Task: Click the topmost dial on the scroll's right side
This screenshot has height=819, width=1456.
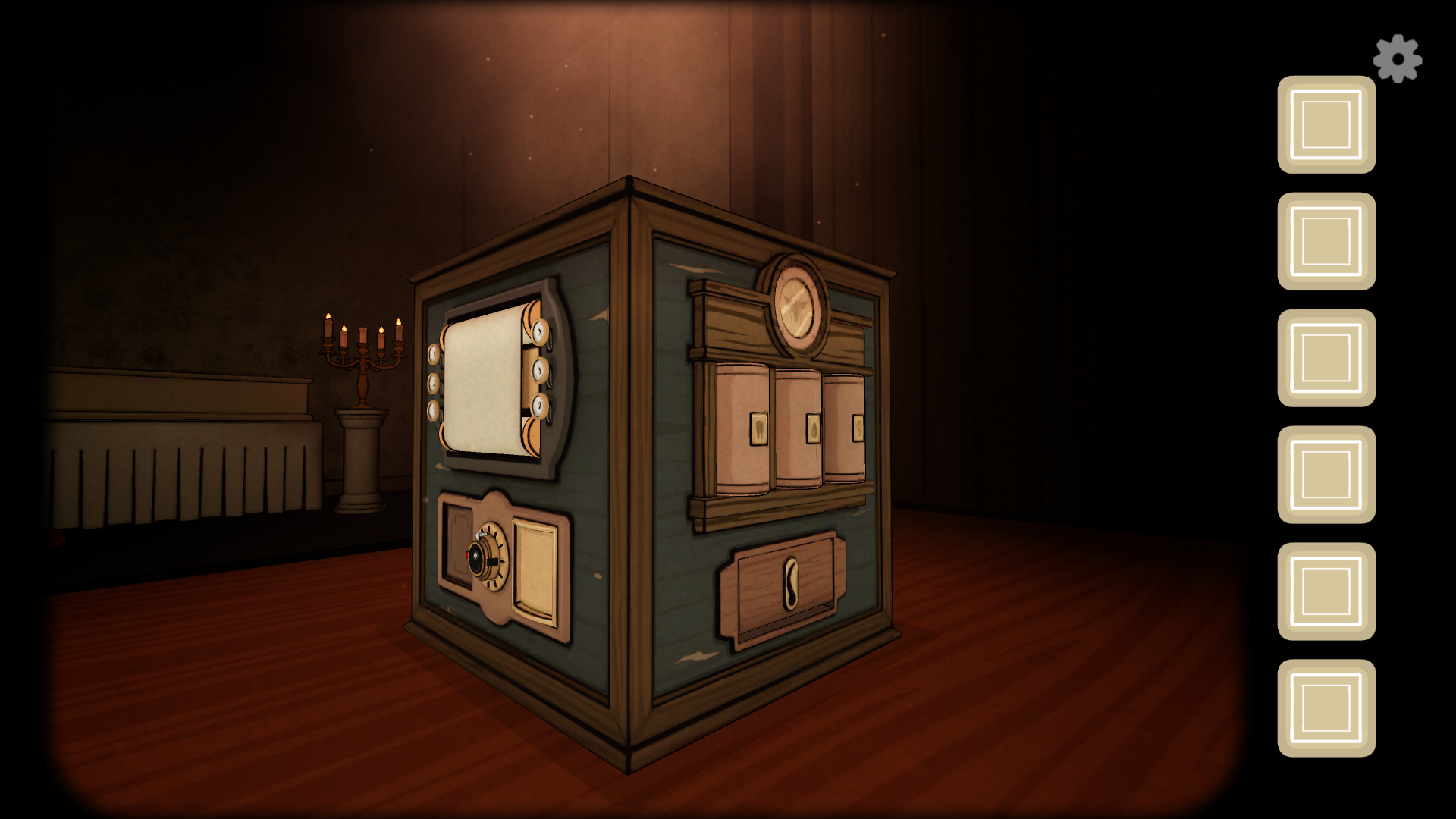Action: point(538,332)
